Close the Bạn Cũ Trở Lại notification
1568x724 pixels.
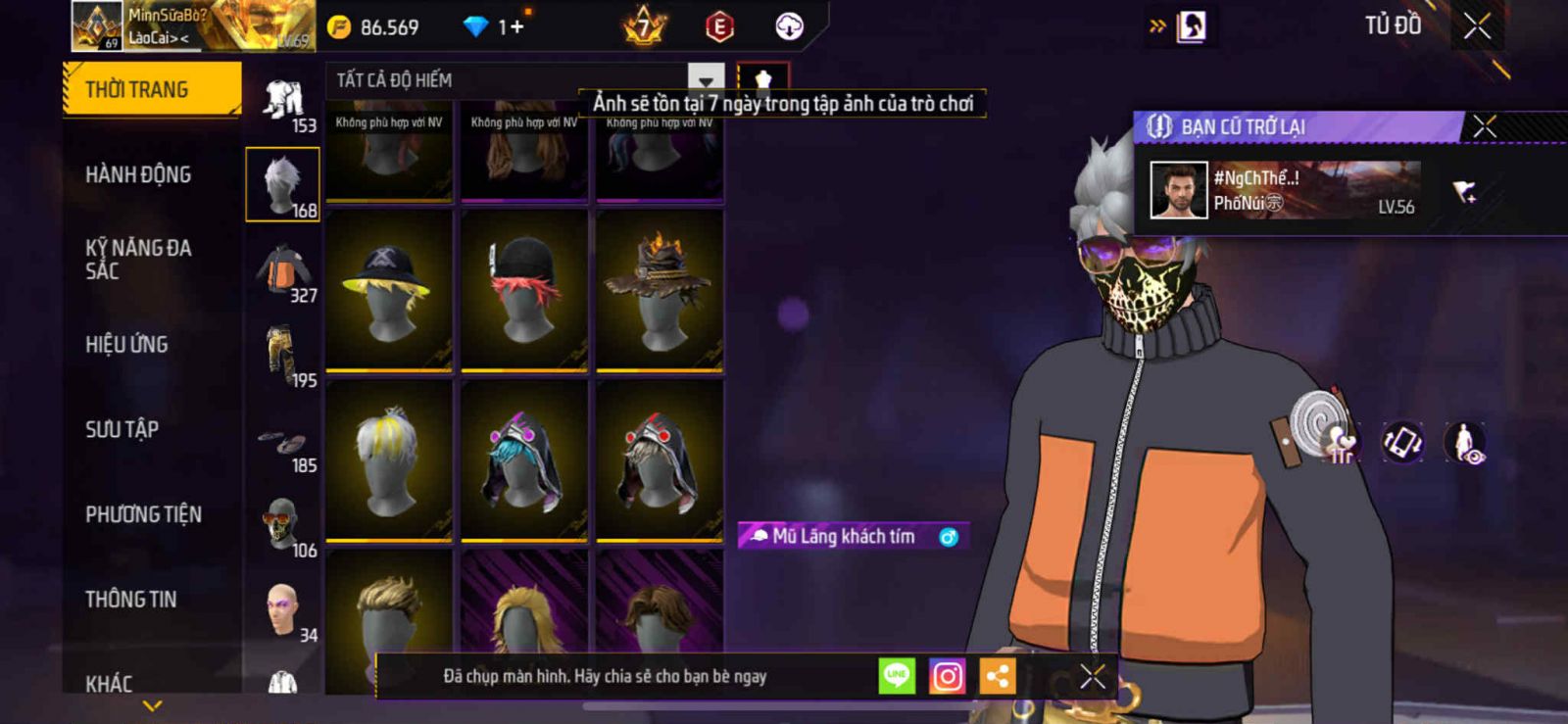coord(1485,126)
